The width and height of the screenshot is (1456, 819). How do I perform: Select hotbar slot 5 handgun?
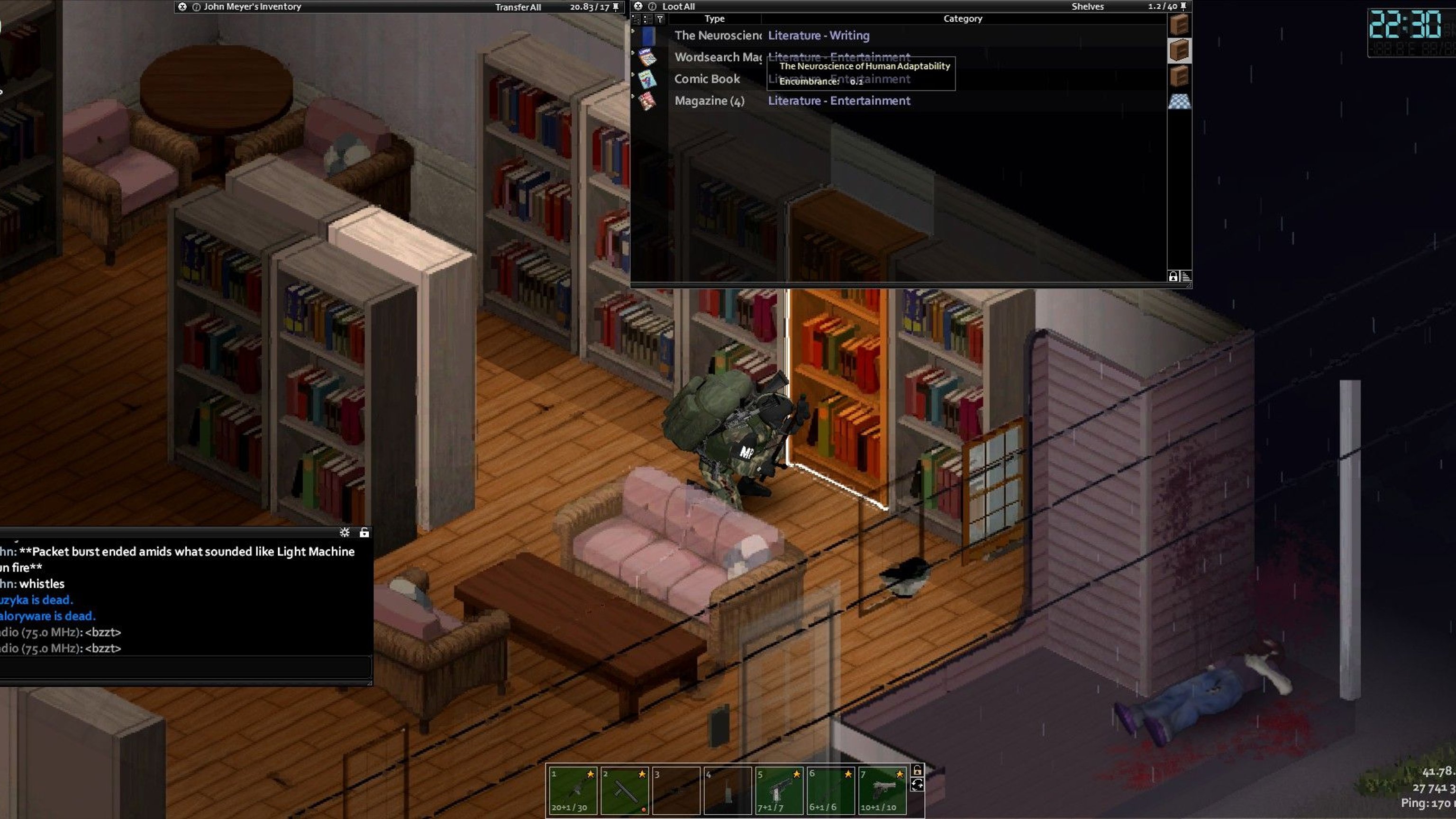[x=779, y=790]
